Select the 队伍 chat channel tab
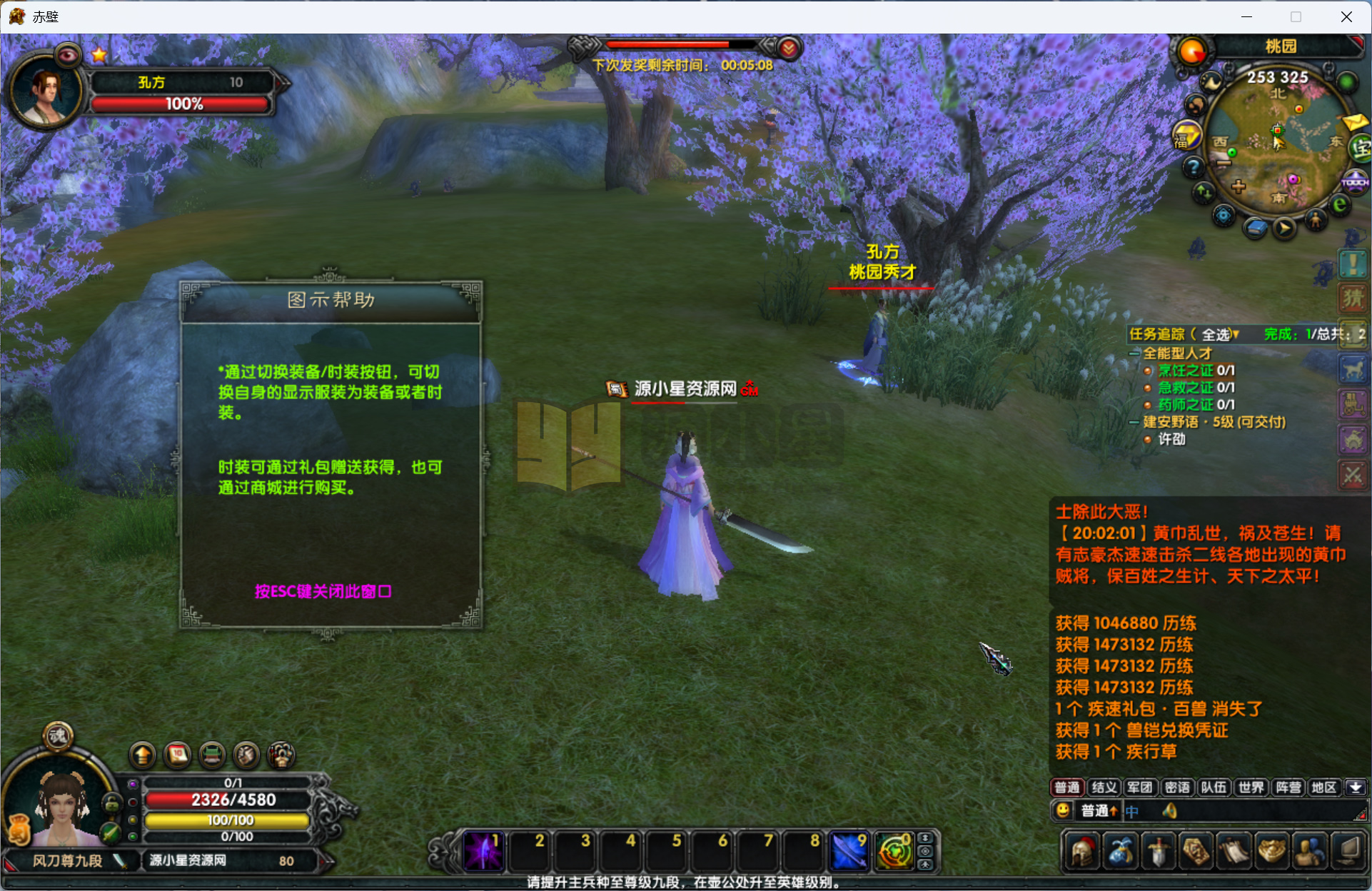 click(x=1214, y=787)
